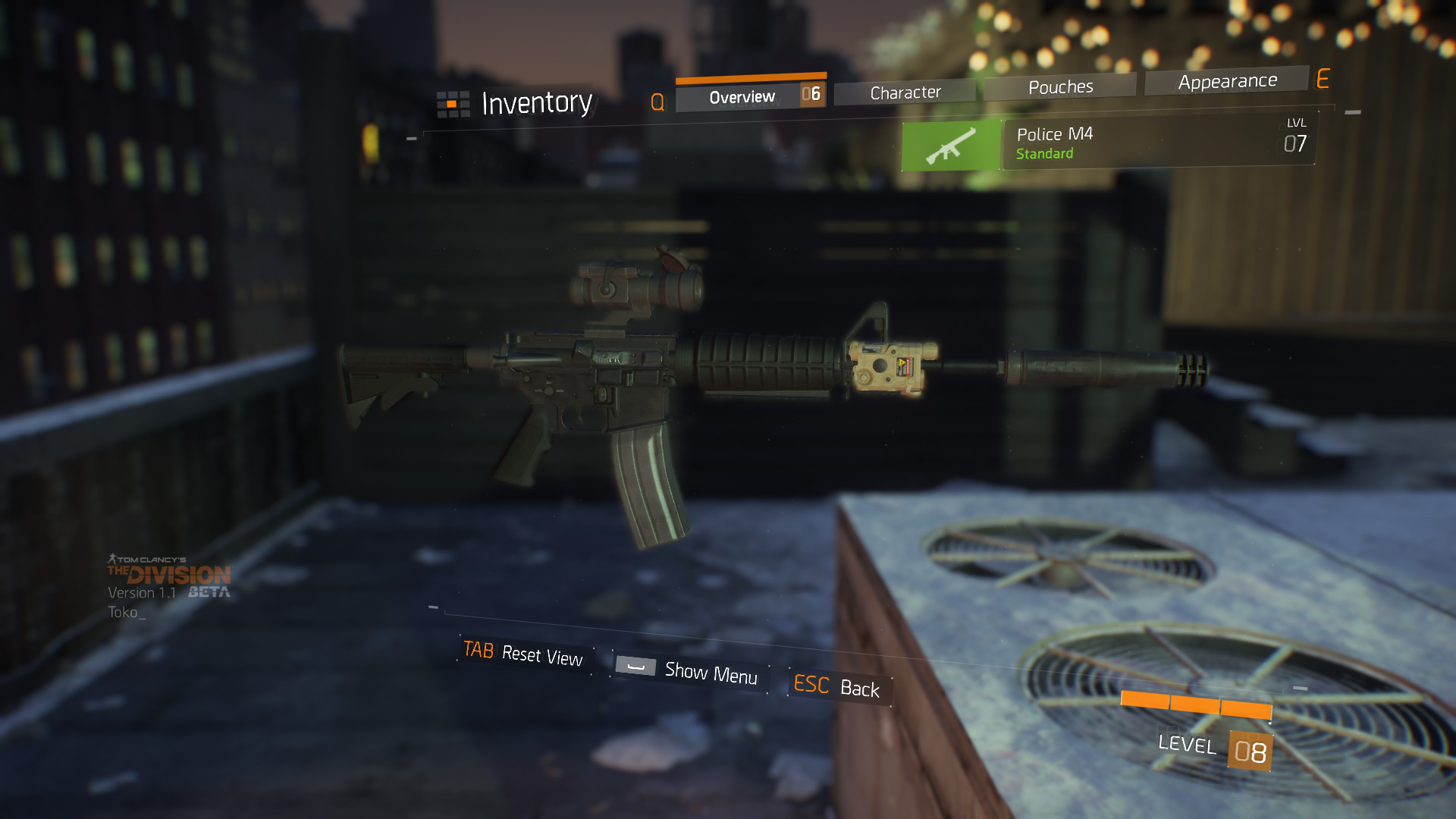Click the Reset View button
Viewport: 1456px width, 819px height.
524,654
